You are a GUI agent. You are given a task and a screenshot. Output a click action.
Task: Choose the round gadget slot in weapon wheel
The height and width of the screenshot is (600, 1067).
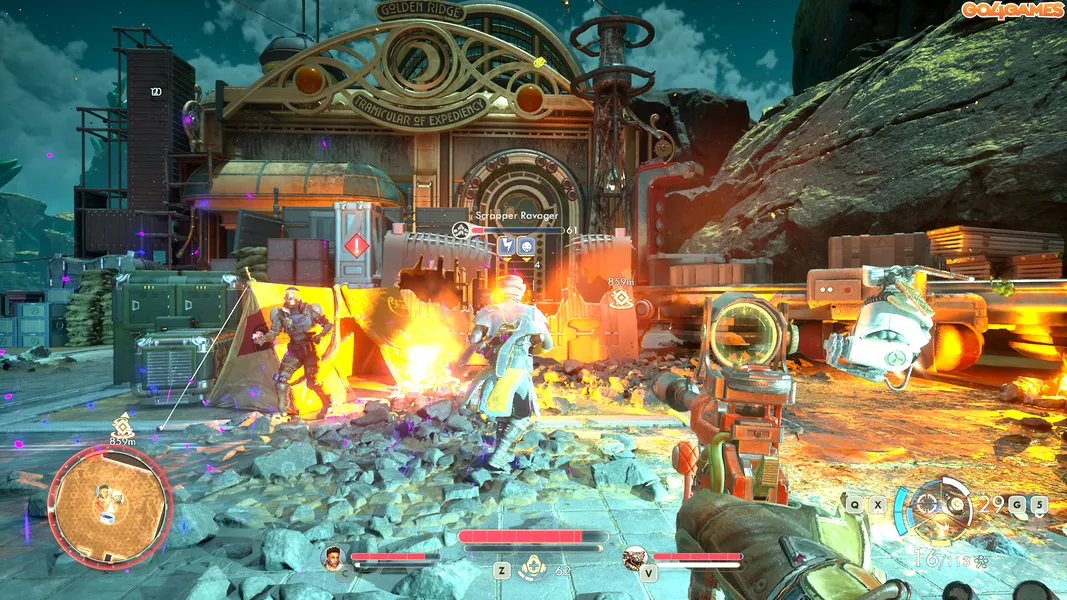pos(957,504)
